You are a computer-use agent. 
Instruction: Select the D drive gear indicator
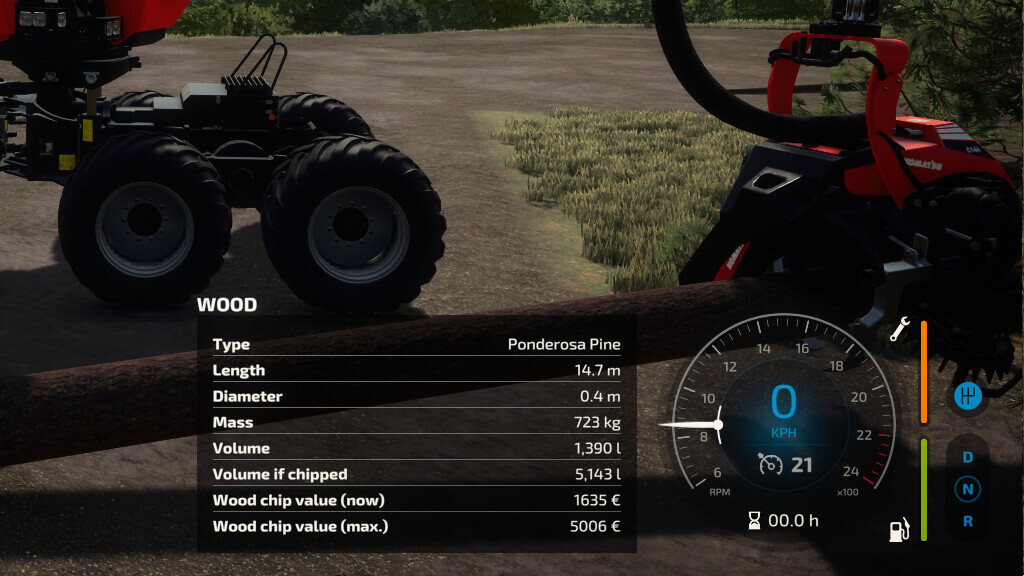point(967,457)
